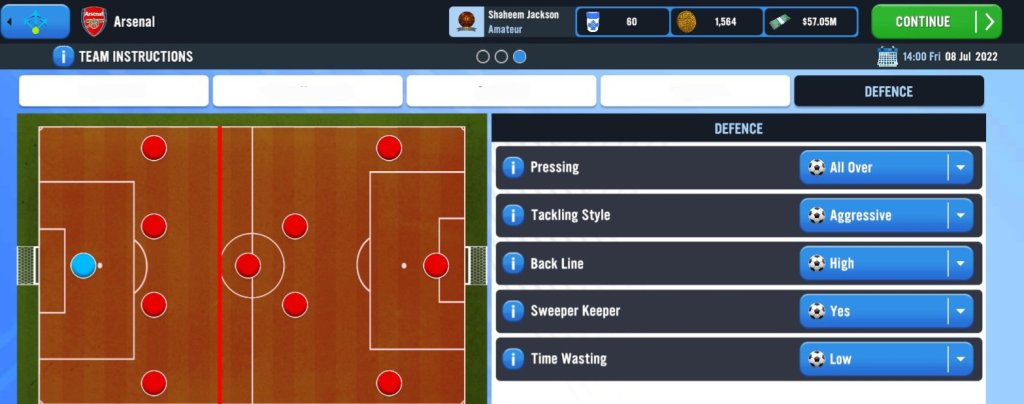1024x404 pixels.
Task: Open the Back Line dropdown
Action: pyautogui.click(x=886, y=263)
